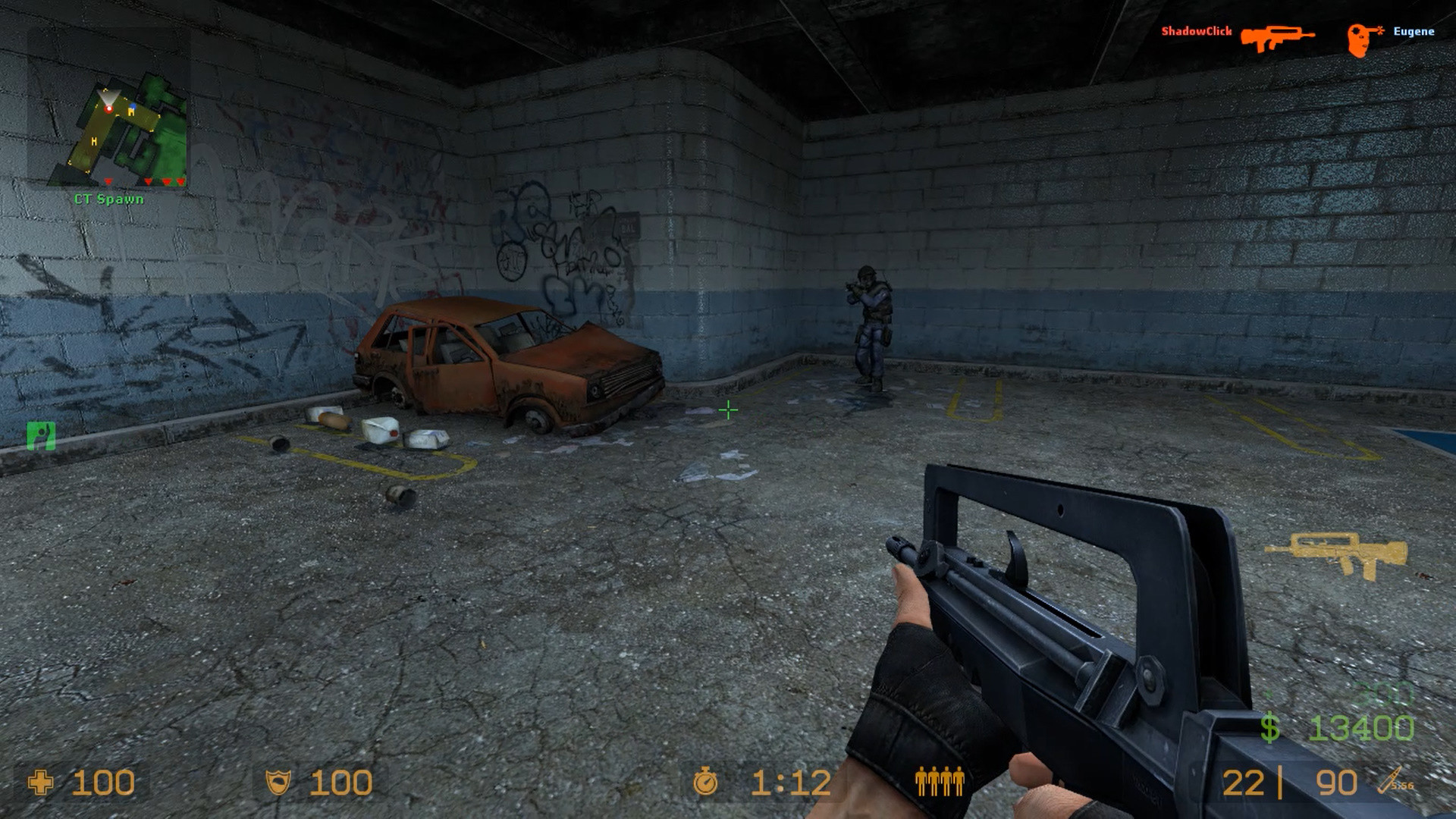Click the CT Spawn location label
The width and height of the screenshot is (1456, 819).
[x=108, y=200]
